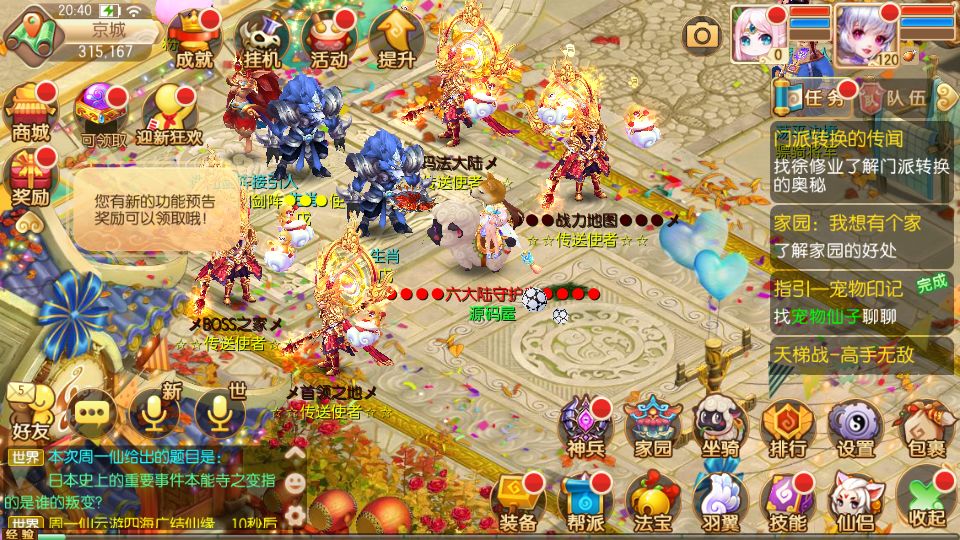
Task: Open the 包裹 inventory bag
Action: pyautogui.click(x=922, y=426)
